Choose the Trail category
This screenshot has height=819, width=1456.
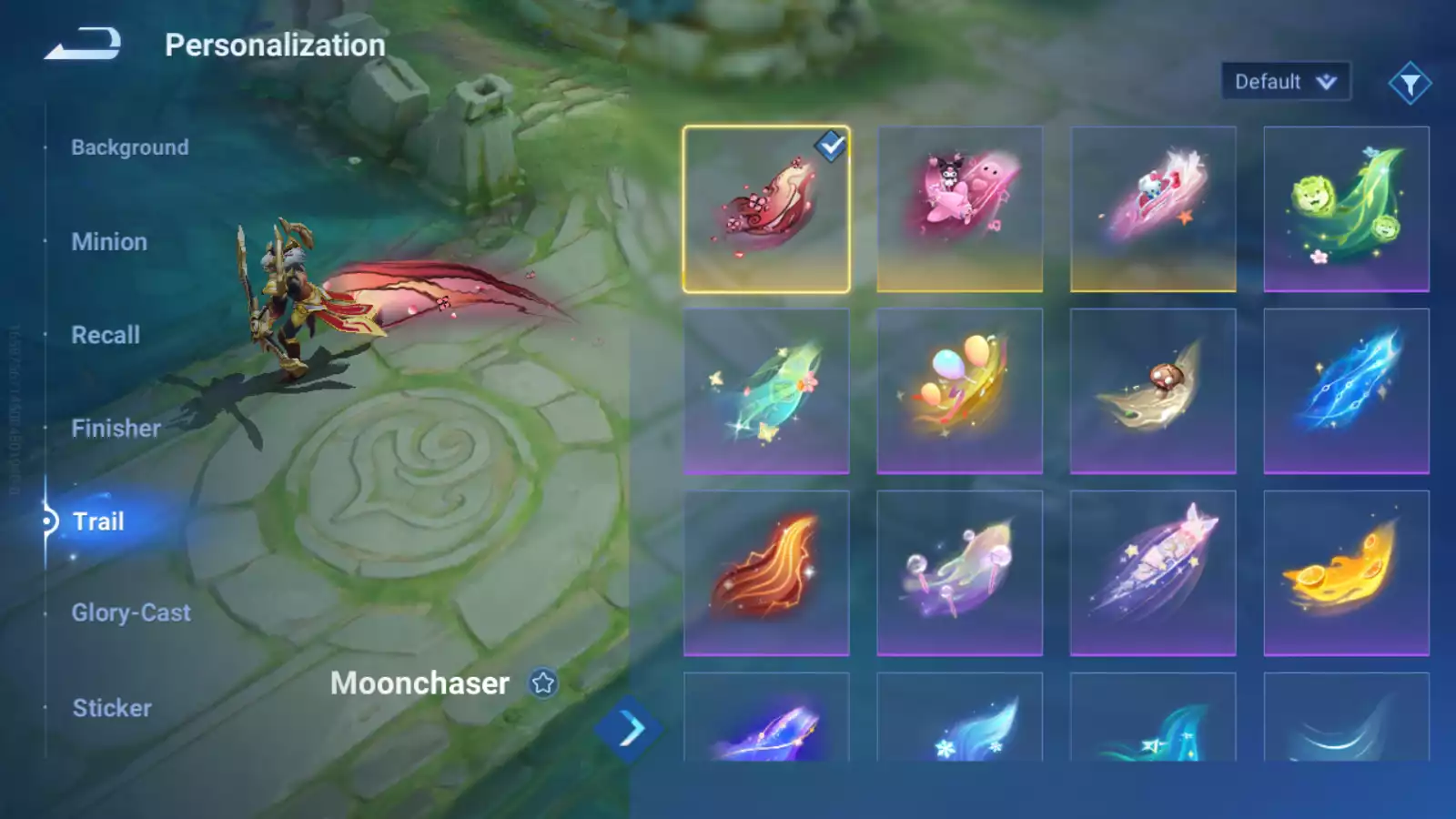coord(98,521)
